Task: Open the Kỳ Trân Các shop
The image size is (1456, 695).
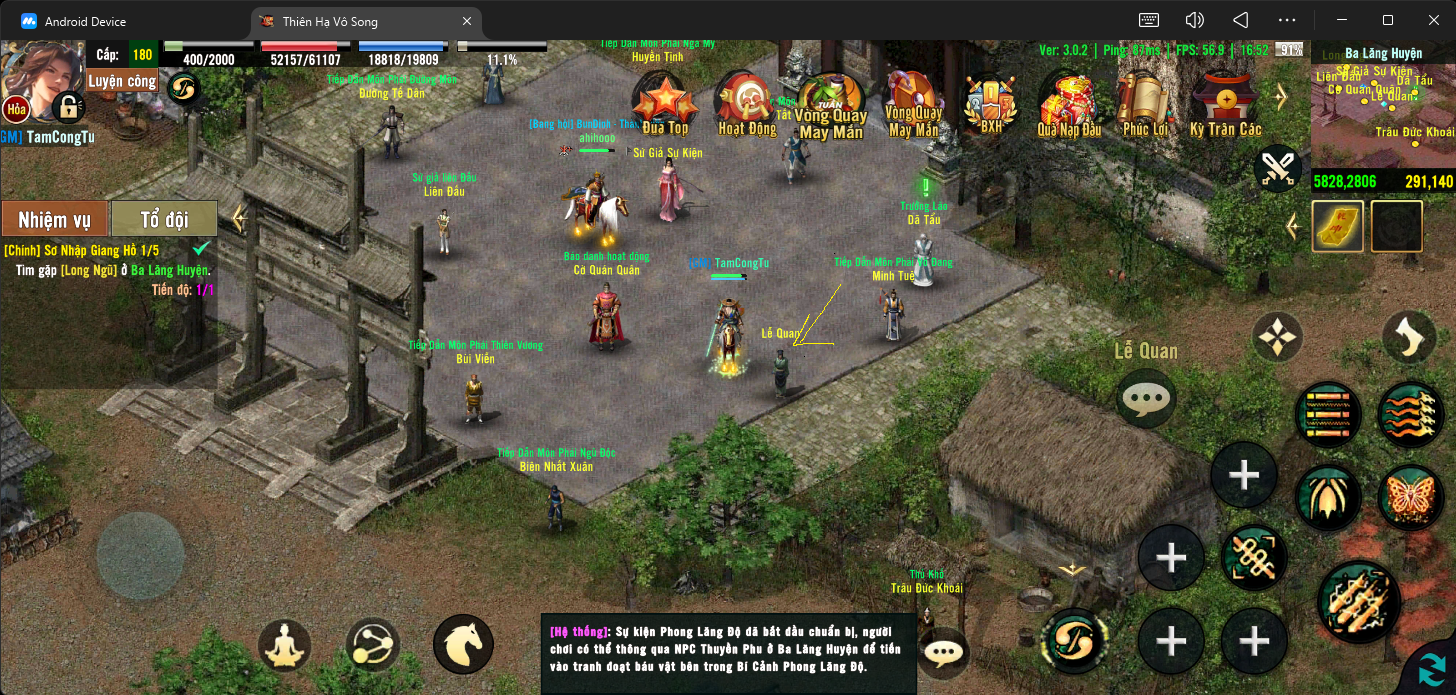Action: point(1225,102)
